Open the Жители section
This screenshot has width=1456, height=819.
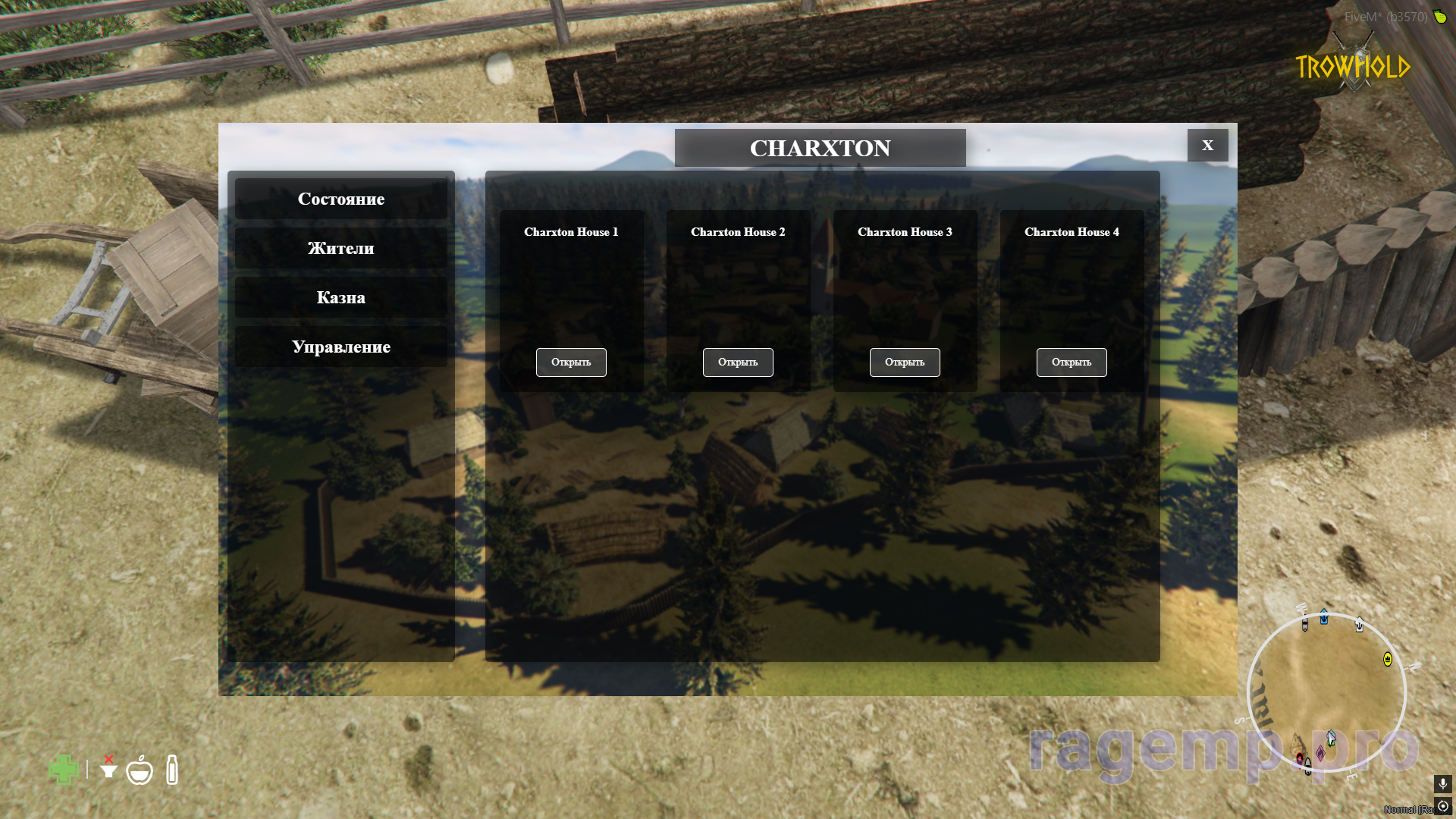(340, 248)
